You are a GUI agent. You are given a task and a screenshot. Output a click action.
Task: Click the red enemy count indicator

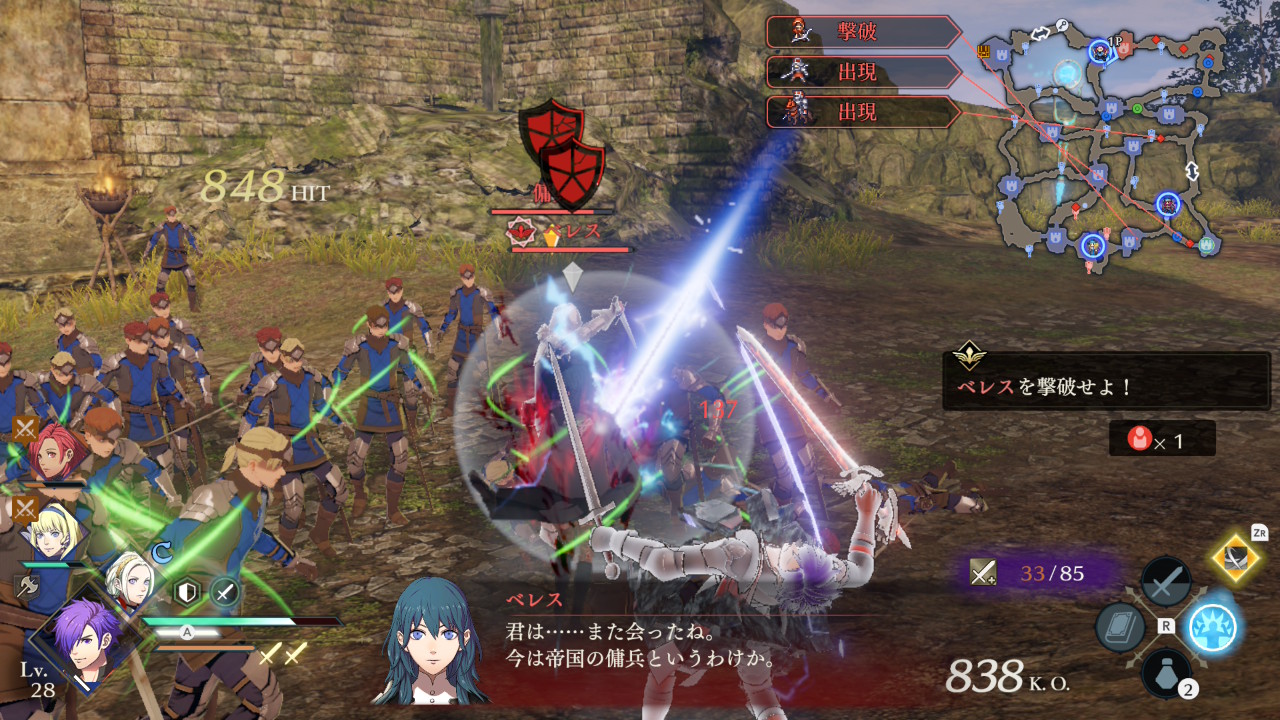pos(1161,438)
